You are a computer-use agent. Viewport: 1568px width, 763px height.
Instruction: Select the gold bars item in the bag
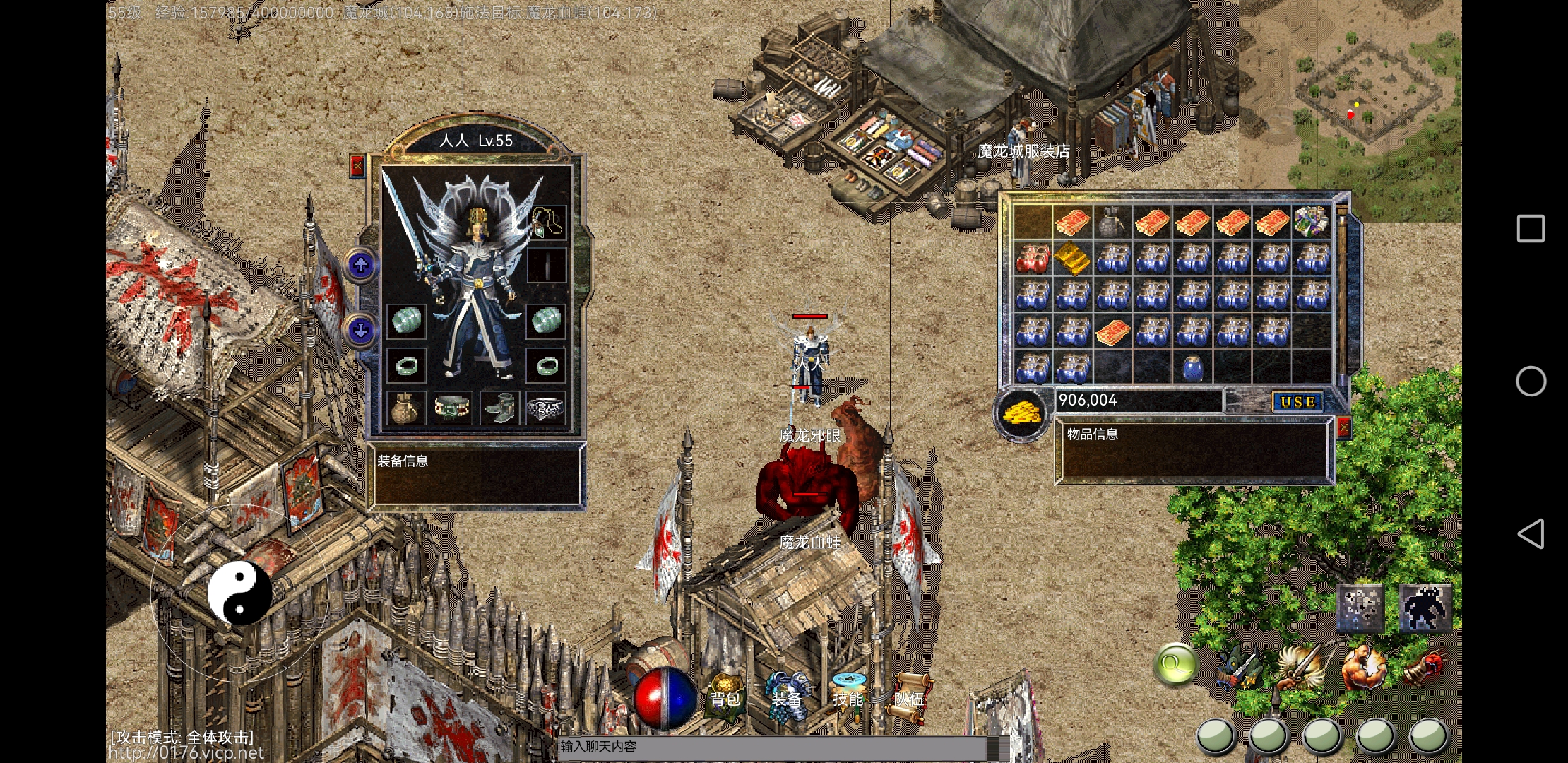point(1072,258)
